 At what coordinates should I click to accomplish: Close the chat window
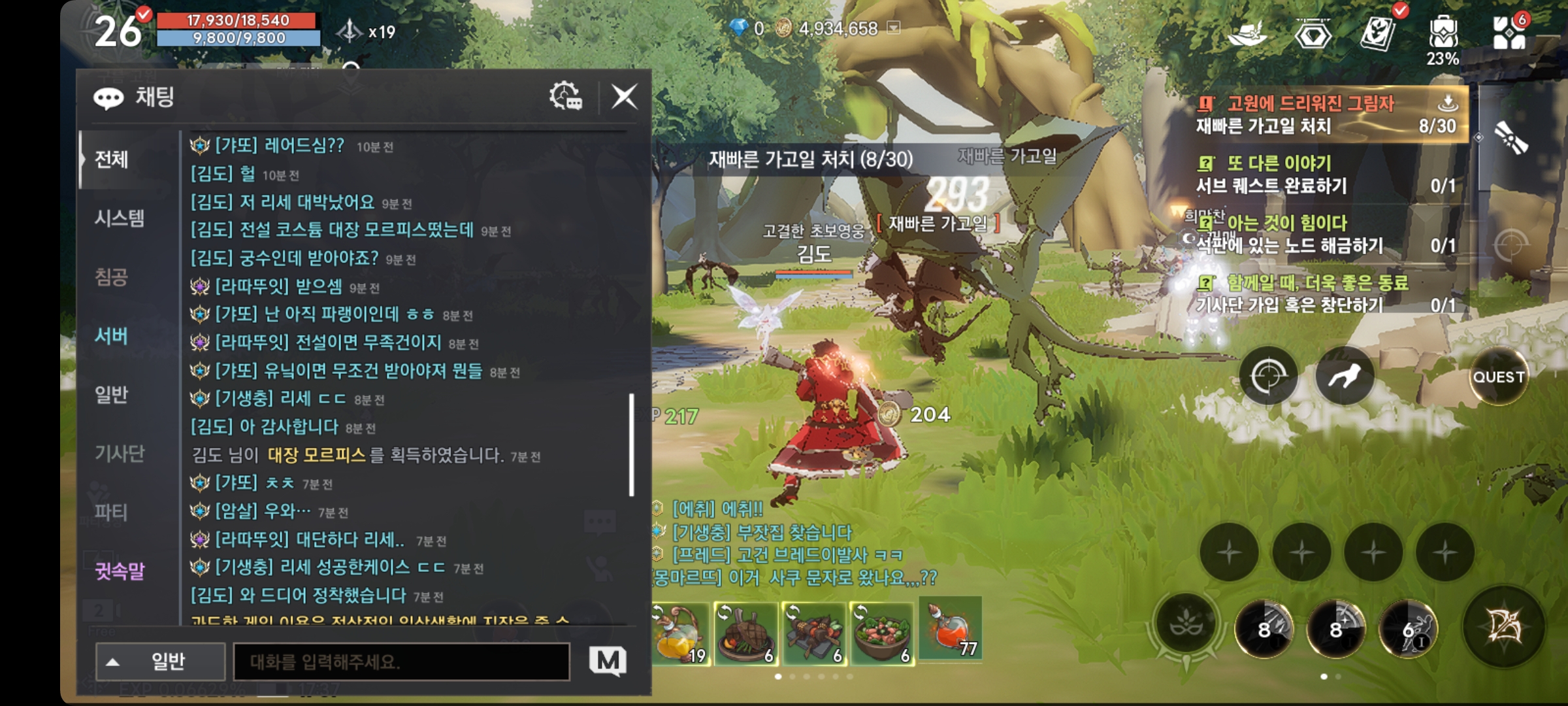(624, 97)
